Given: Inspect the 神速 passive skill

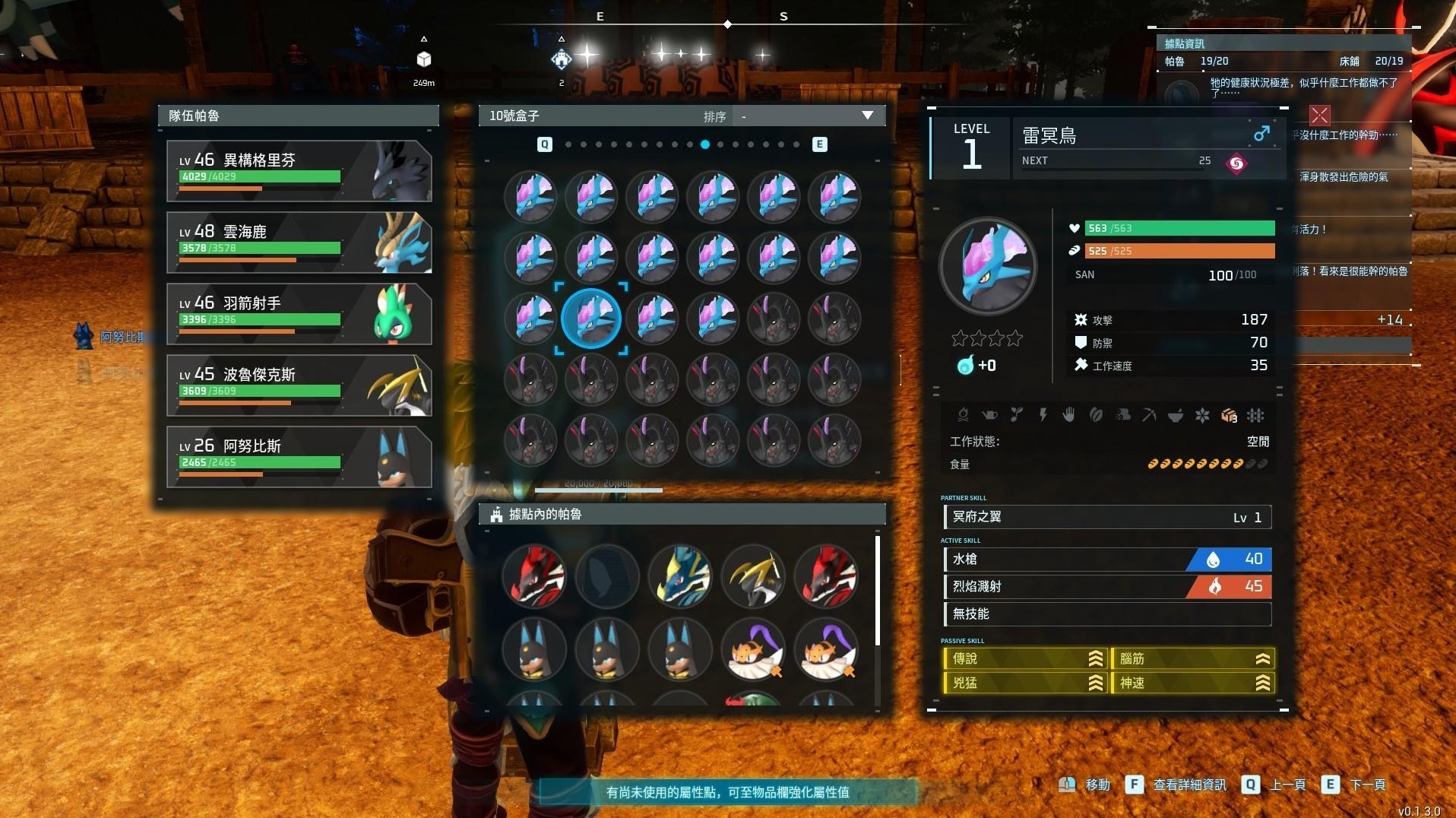Looking at the screenshot, I should (1192, 683).
